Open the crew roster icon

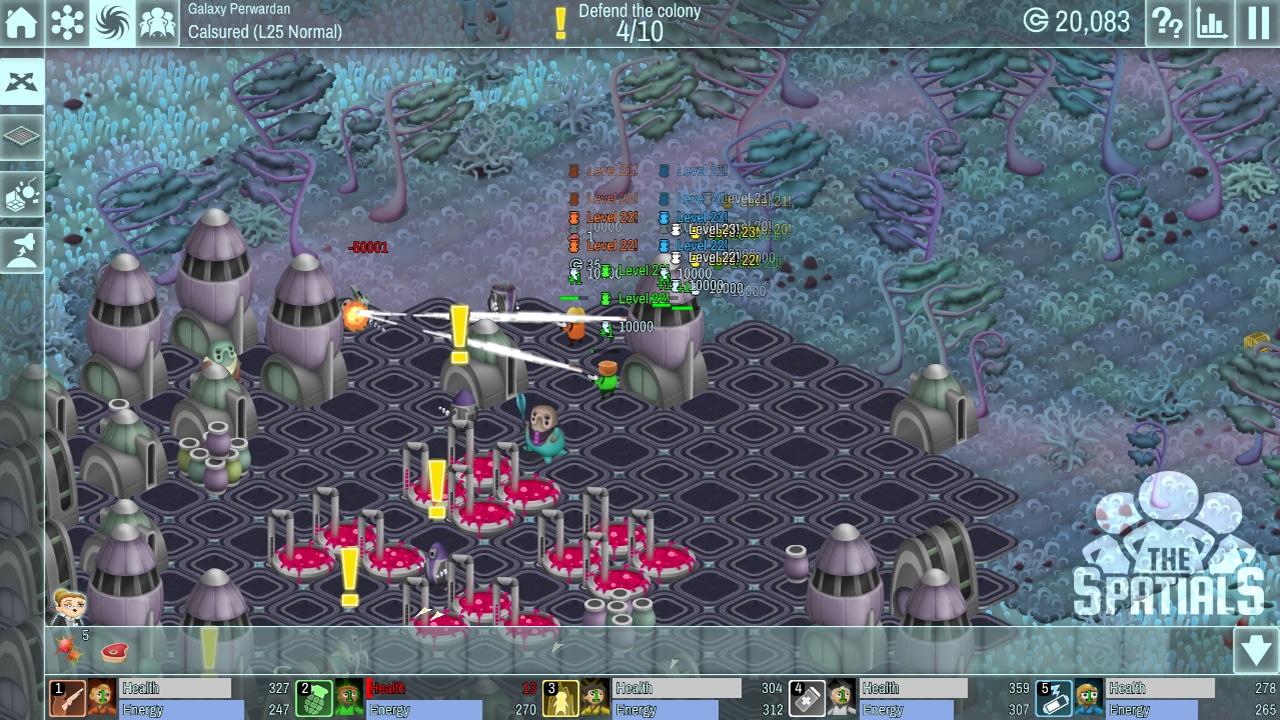coord(157,22)
